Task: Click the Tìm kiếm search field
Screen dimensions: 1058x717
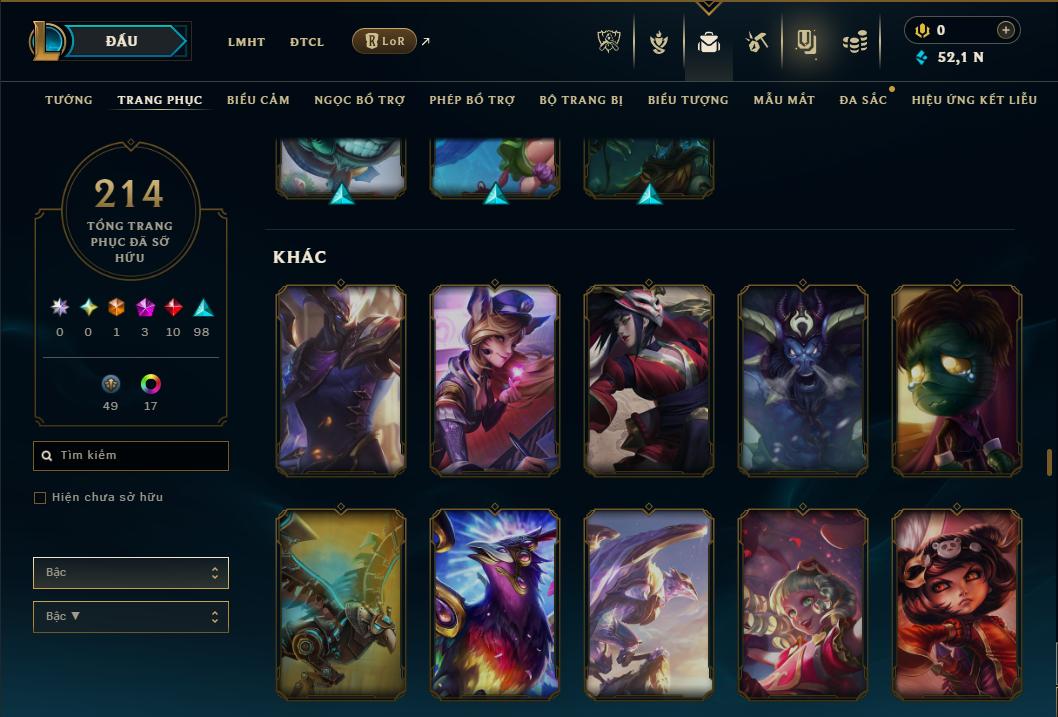Action: (x=131, y=456)
